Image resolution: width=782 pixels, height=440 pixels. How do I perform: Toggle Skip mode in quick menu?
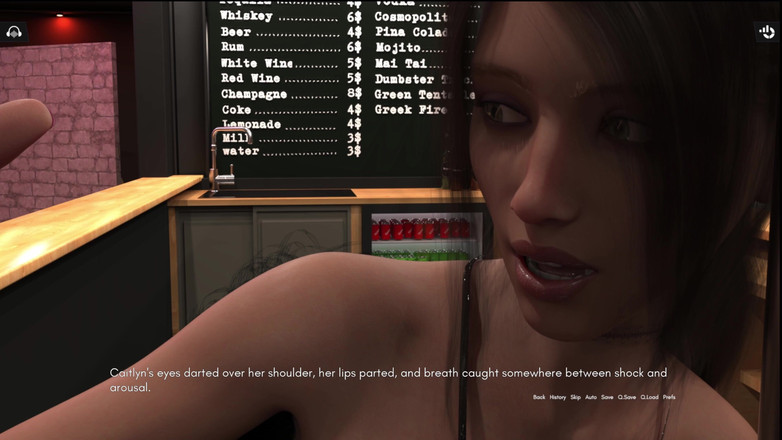coord(575,397)
